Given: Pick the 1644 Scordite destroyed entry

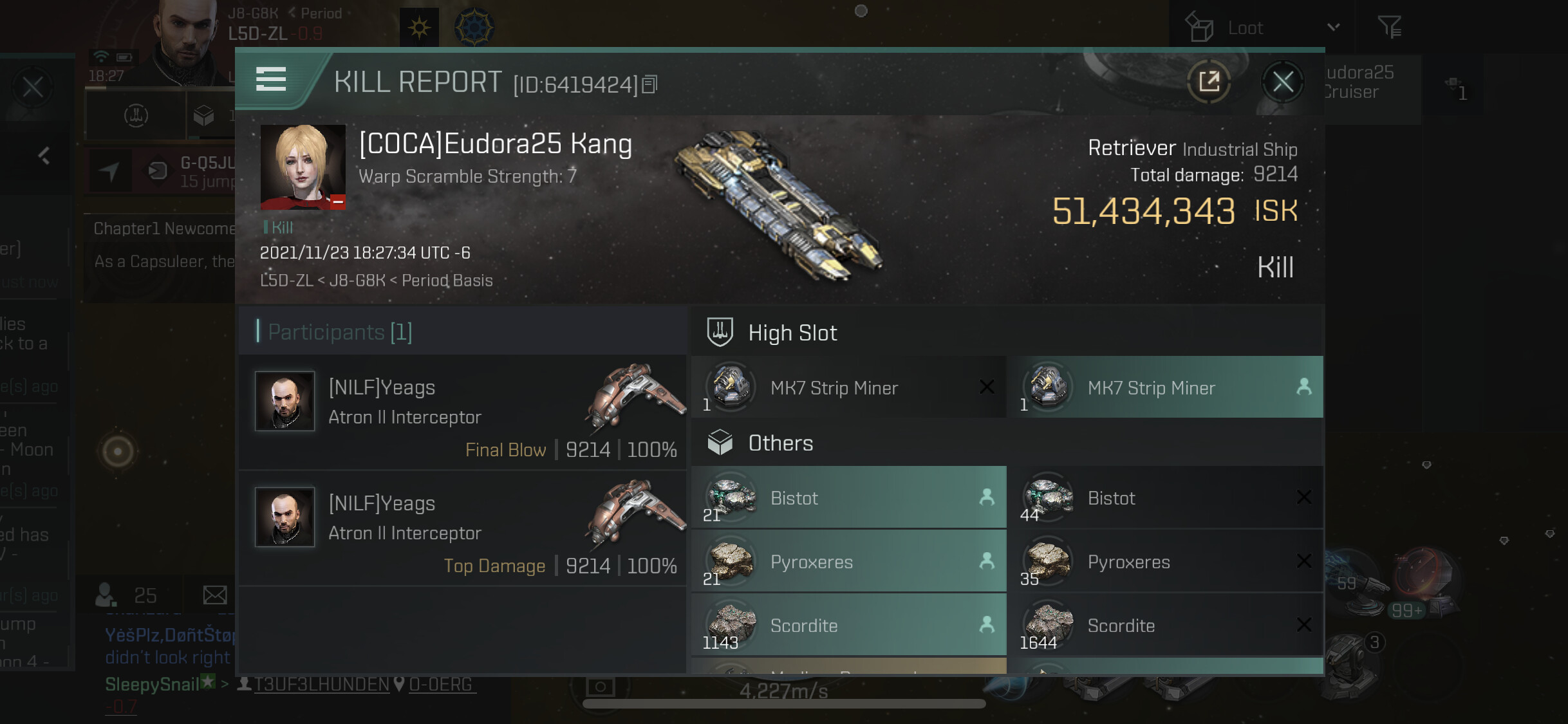Looking at the screenshot, I should click(x=1165, y=625).
